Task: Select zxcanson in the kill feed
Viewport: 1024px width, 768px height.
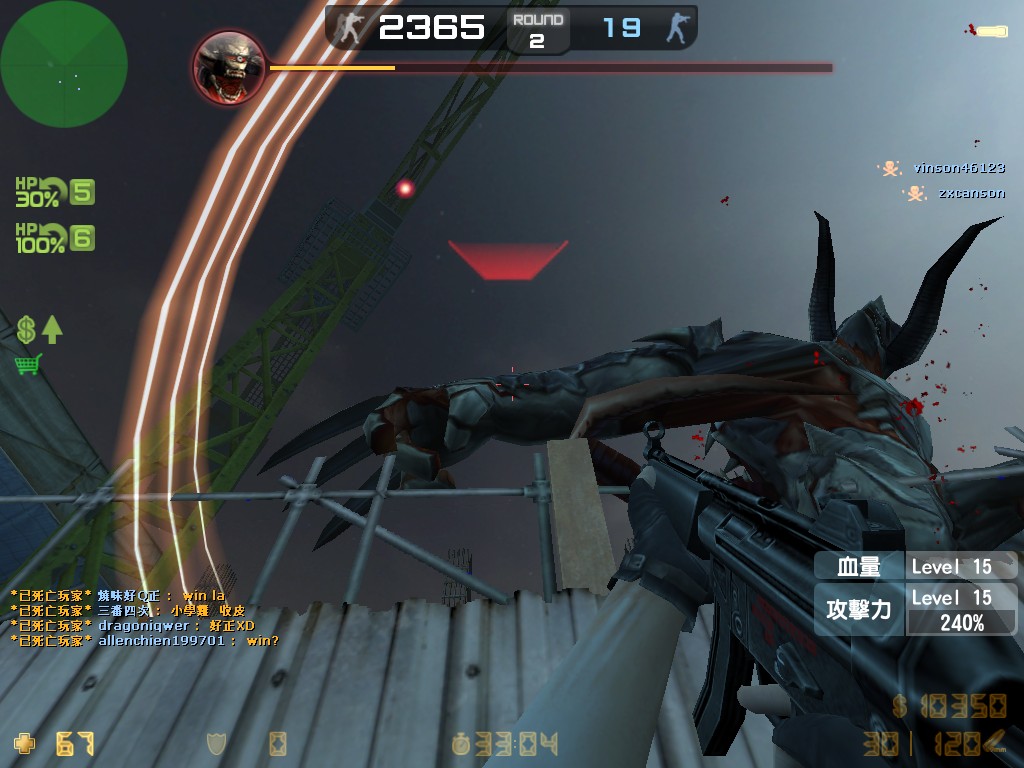Action: 970,193
